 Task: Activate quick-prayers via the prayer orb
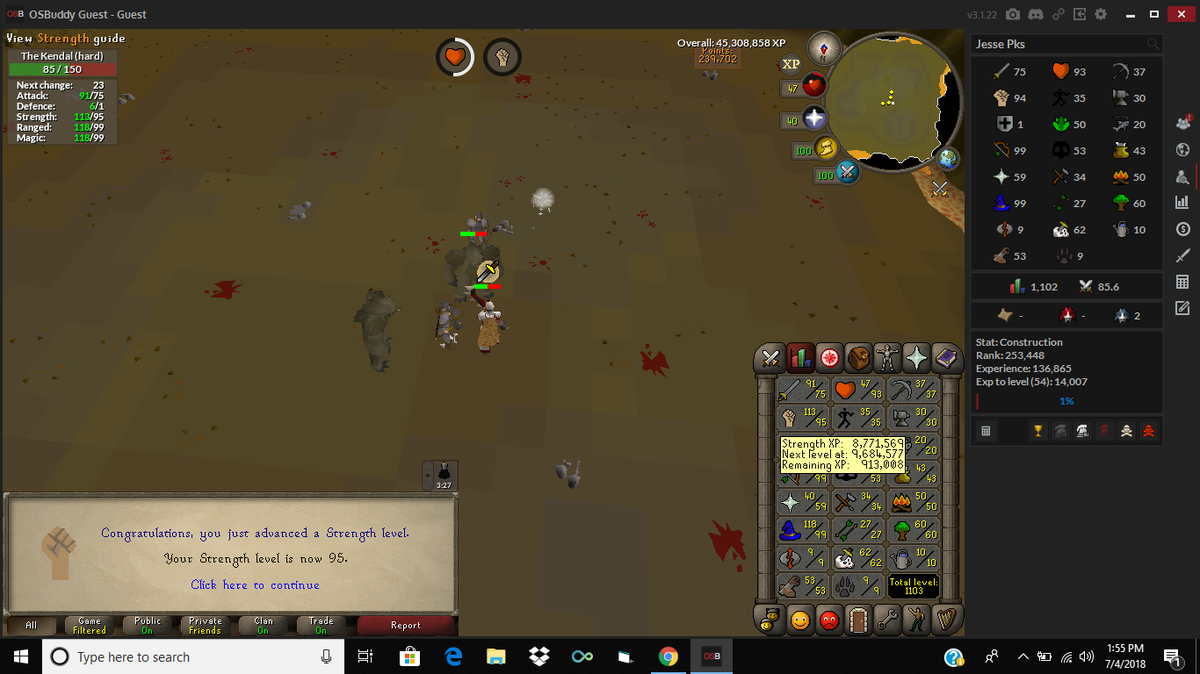tap(815, 118)
